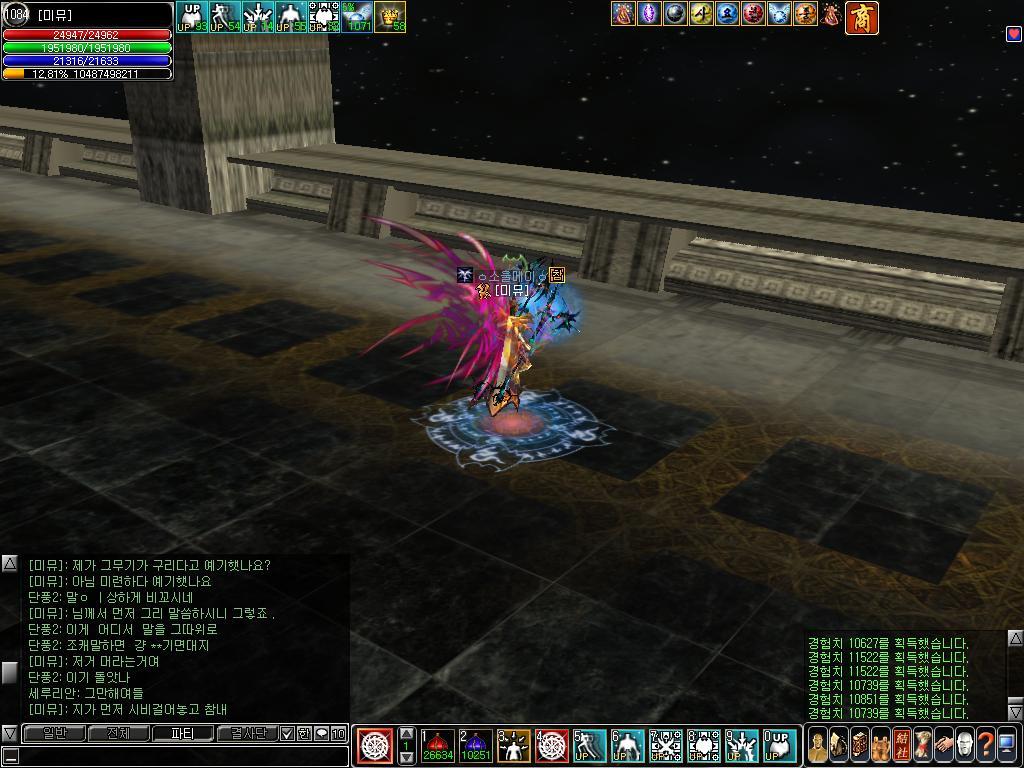1024x768 pixels.
Task: Click the red 商 merchant icon
Action: click(861, 17)
